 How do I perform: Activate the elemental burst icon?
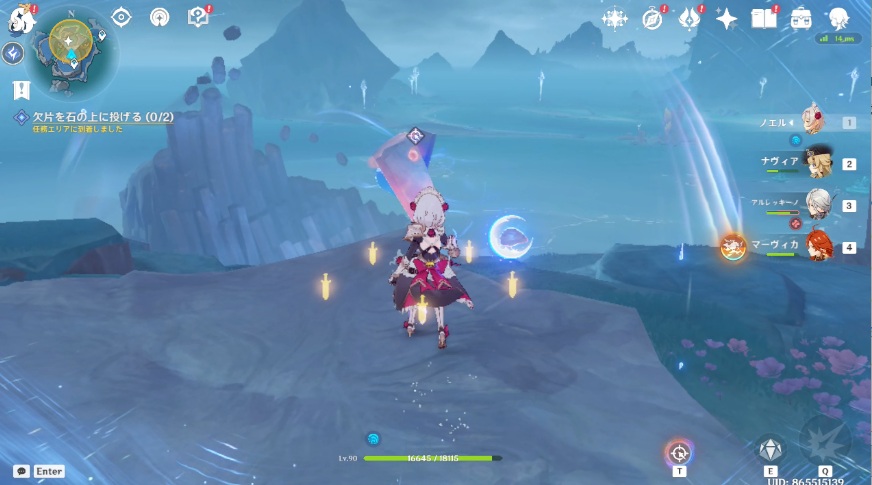pyautogui.click(x=825, y=441)
